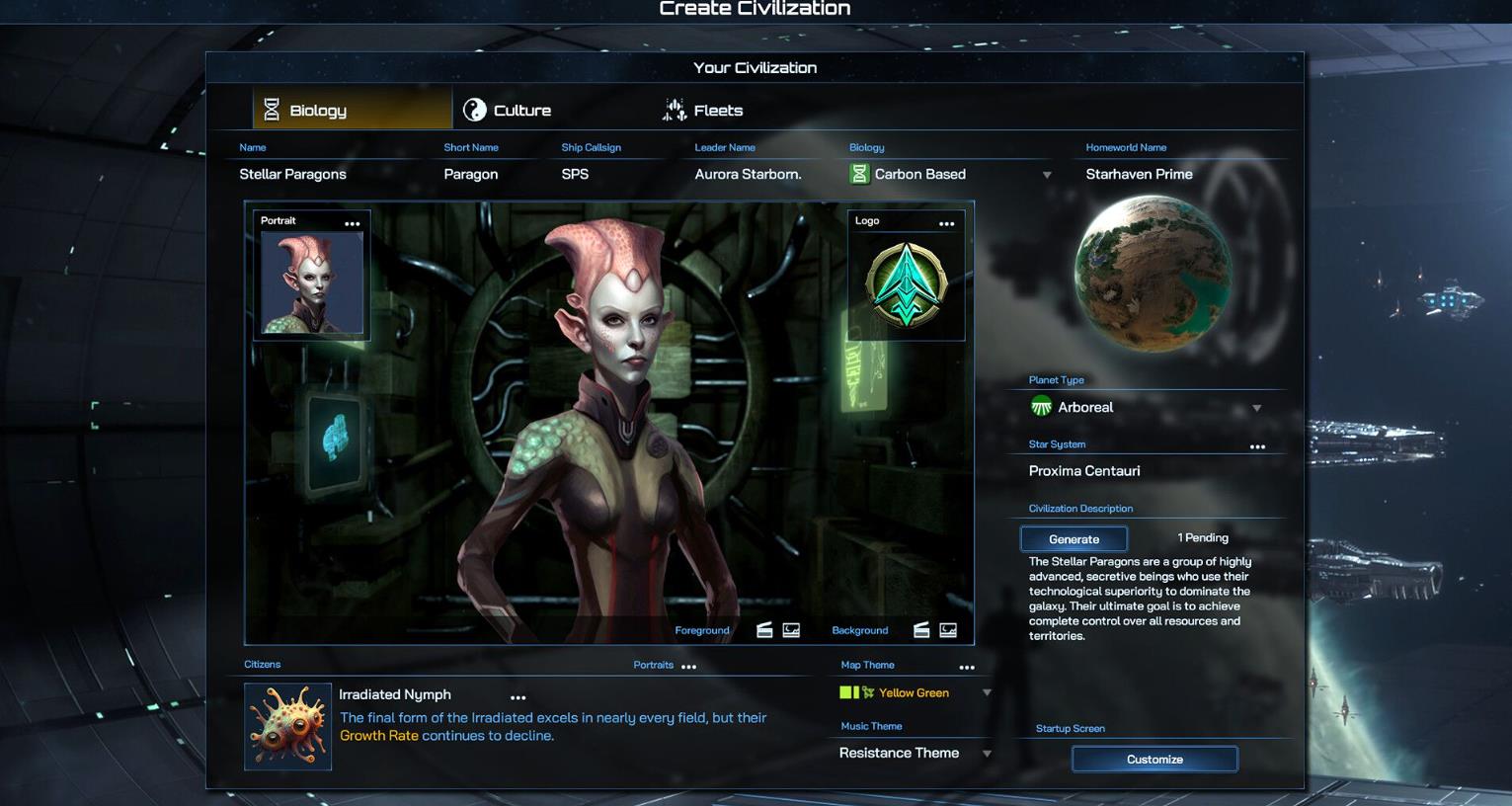Expand the Music Theme dropdown
The image size is (1512, 806).
click(x=986, y=753)
